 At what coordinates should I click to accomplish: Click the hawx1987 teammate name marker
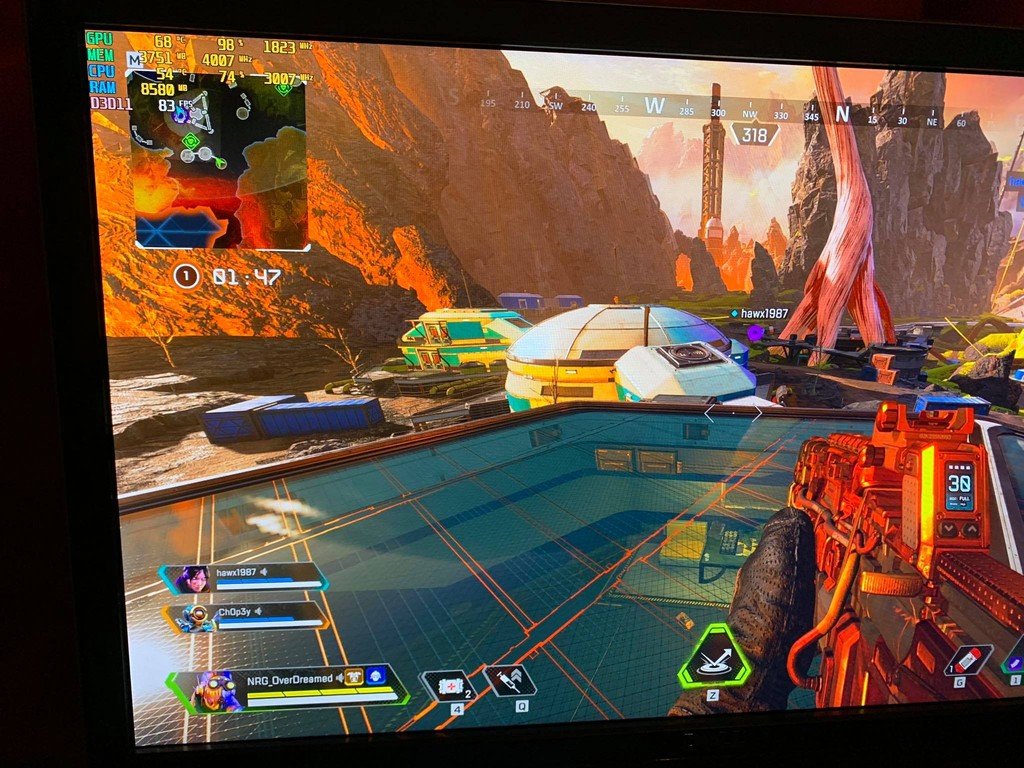click(x=764, y=313)
